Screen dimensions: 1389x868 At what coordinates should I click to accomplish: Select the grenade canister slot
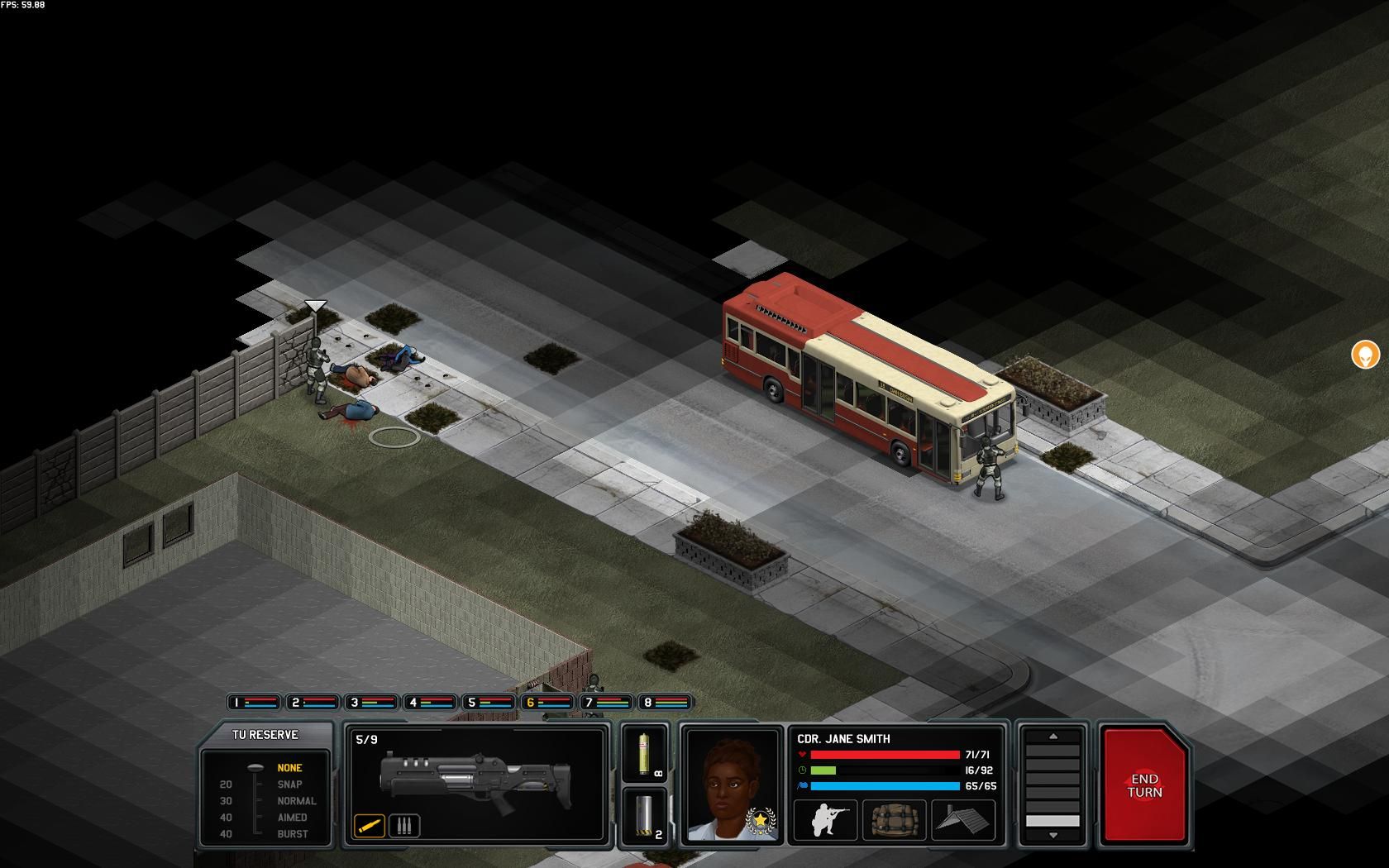point(645,816)
